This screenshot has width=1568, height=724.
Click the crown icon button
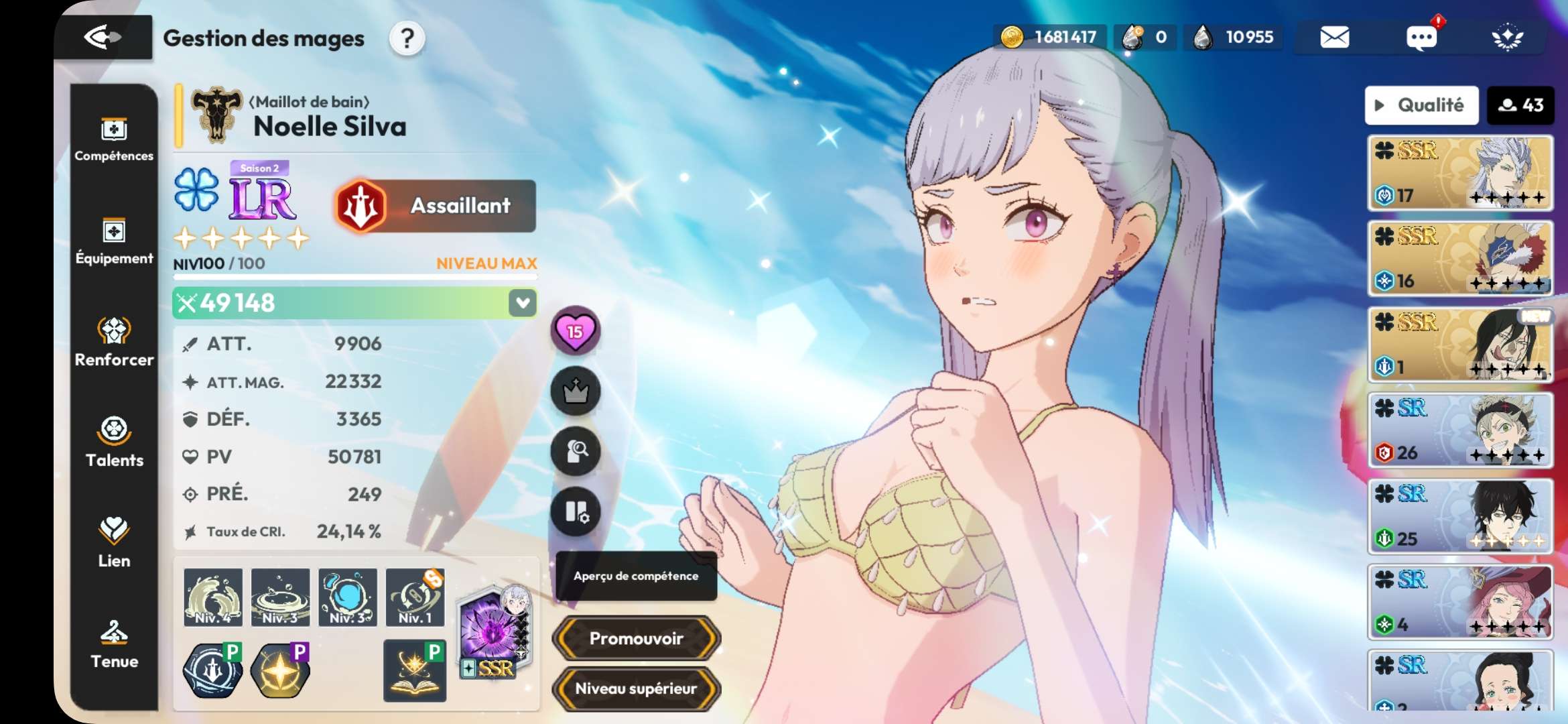[575, 391]
